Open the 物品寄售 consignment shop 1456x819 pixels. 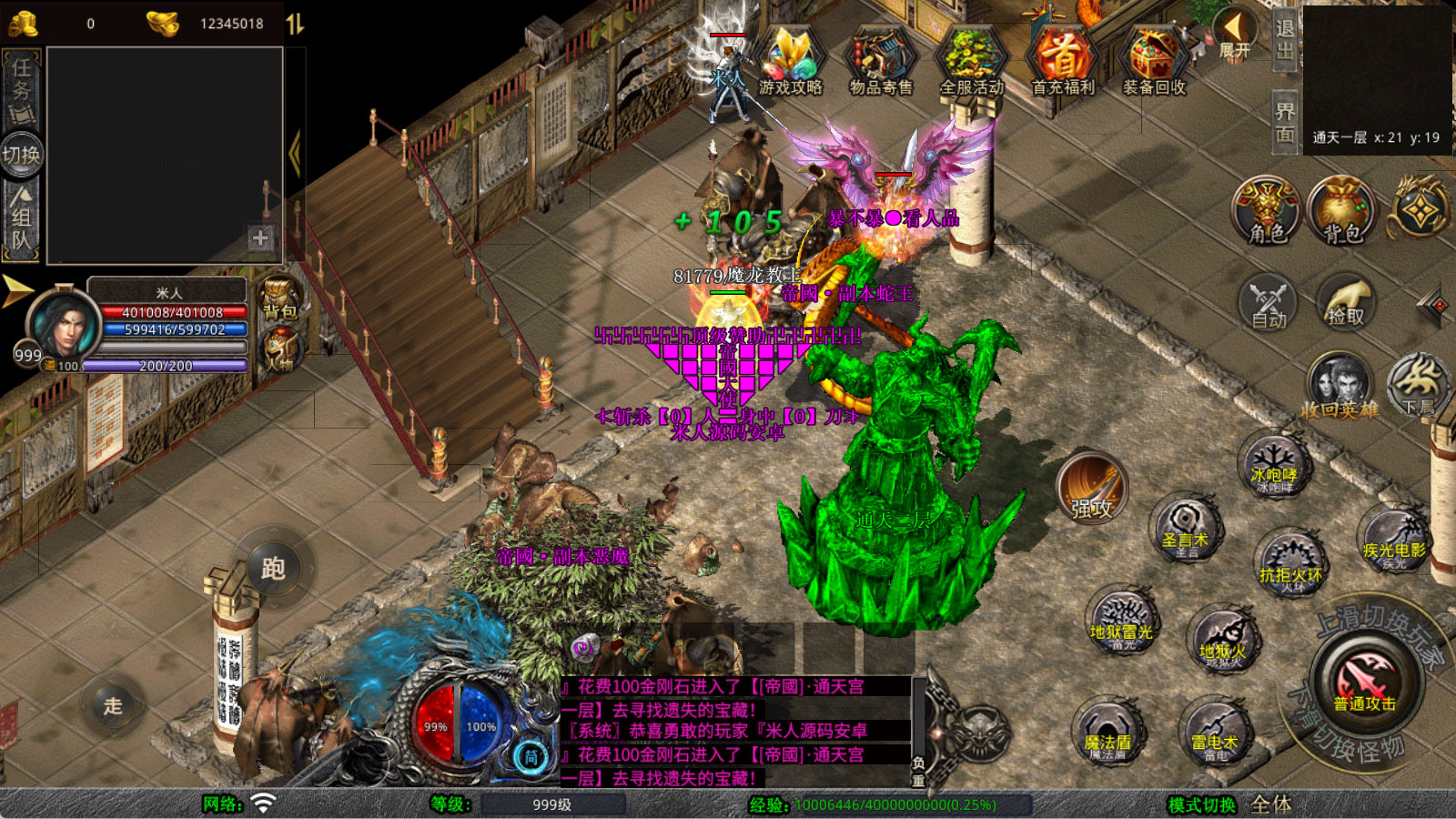pyautogui.click(x=880, y=62)
